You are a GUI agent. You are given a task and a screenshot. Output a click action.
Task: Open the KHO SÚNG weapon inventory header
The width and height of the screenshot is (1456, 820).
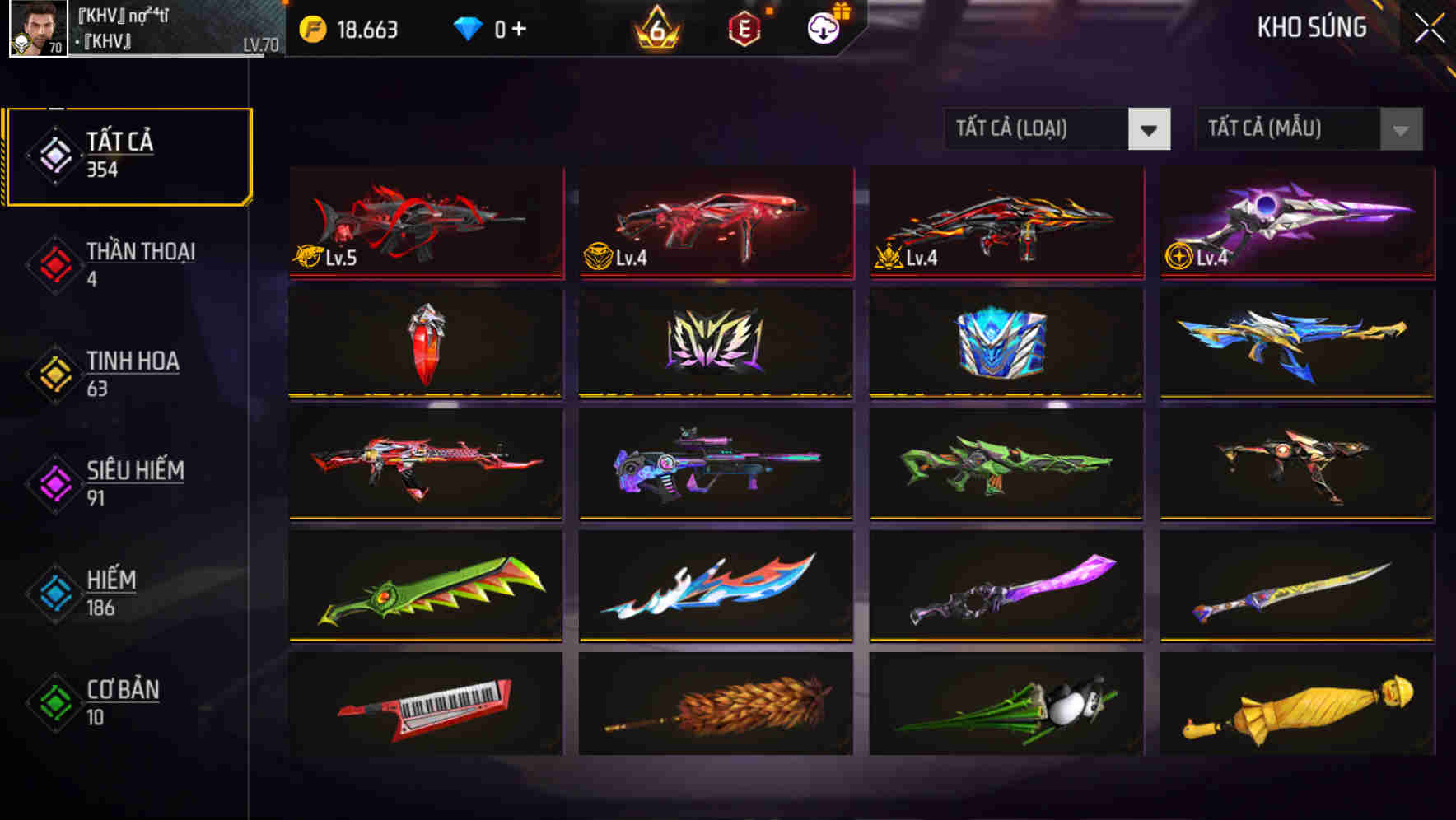click(1311, 27)
